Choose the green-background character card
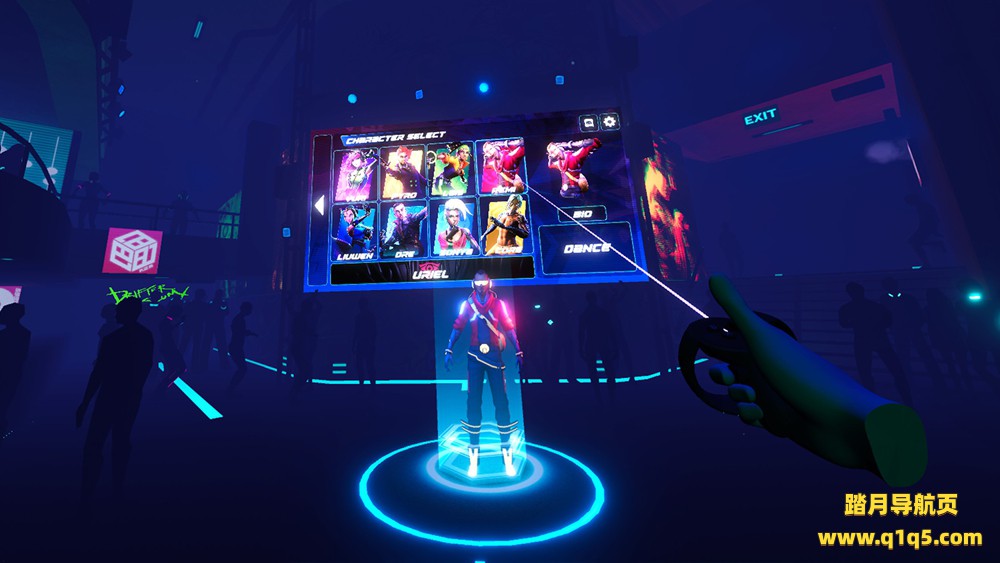 click(450, 169)
